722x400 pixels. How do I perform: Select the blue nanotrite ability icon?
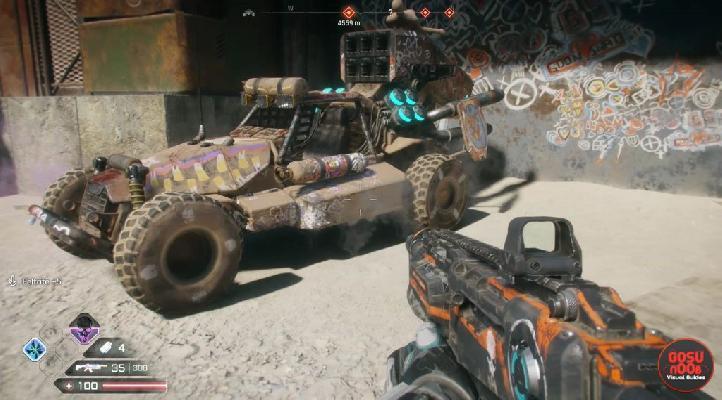click(x=35, y=349)
